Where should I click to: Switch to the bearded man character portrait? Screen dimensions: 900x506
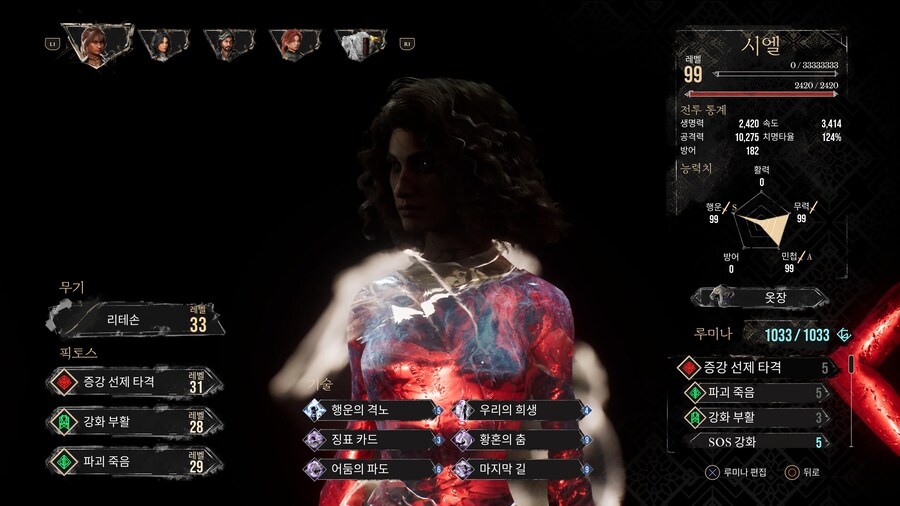click(224, 43)
